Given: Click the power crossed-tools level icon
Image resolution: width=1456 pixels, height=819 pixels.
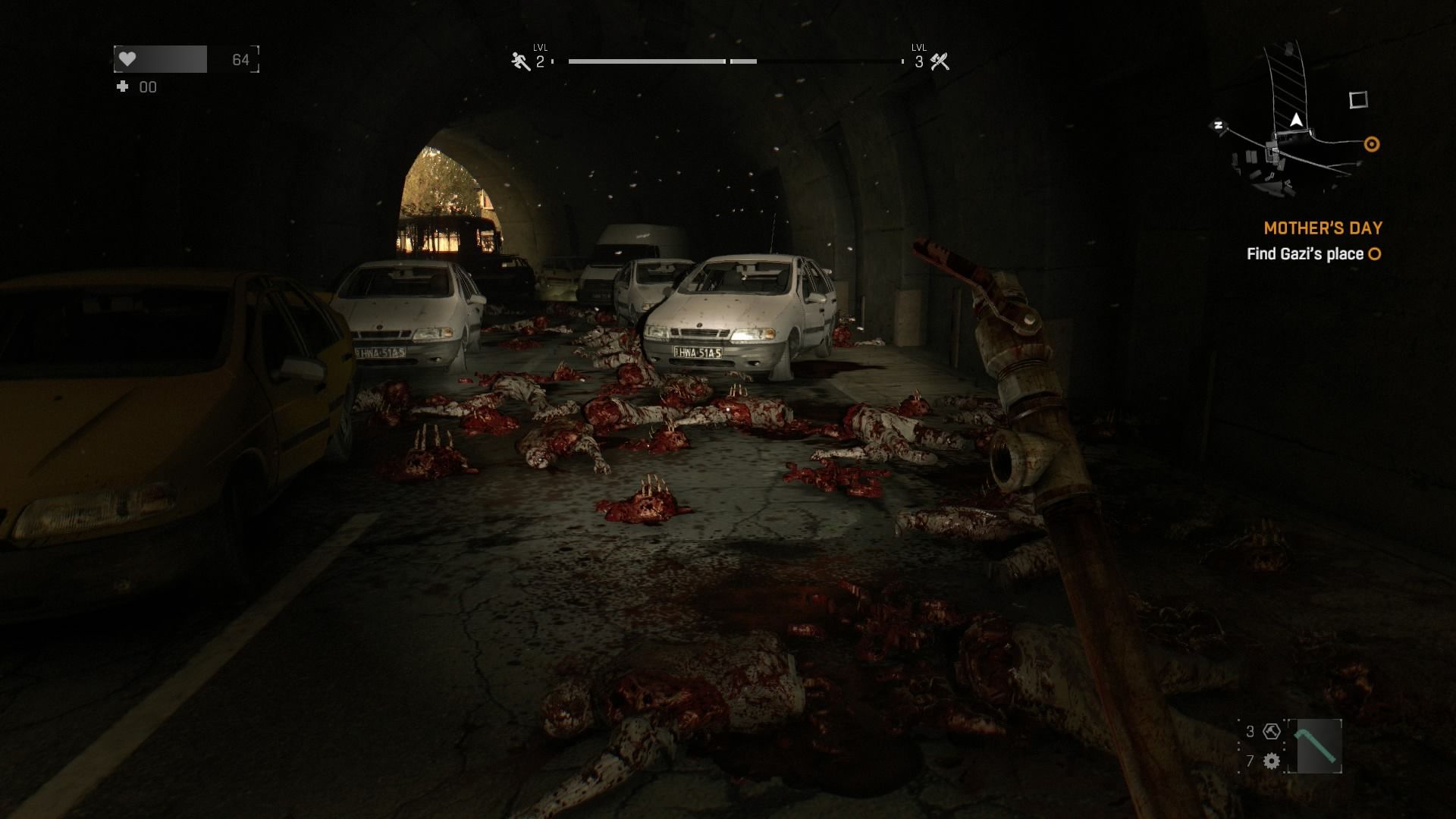Looking at the screenshot, I should coord(940,61).
